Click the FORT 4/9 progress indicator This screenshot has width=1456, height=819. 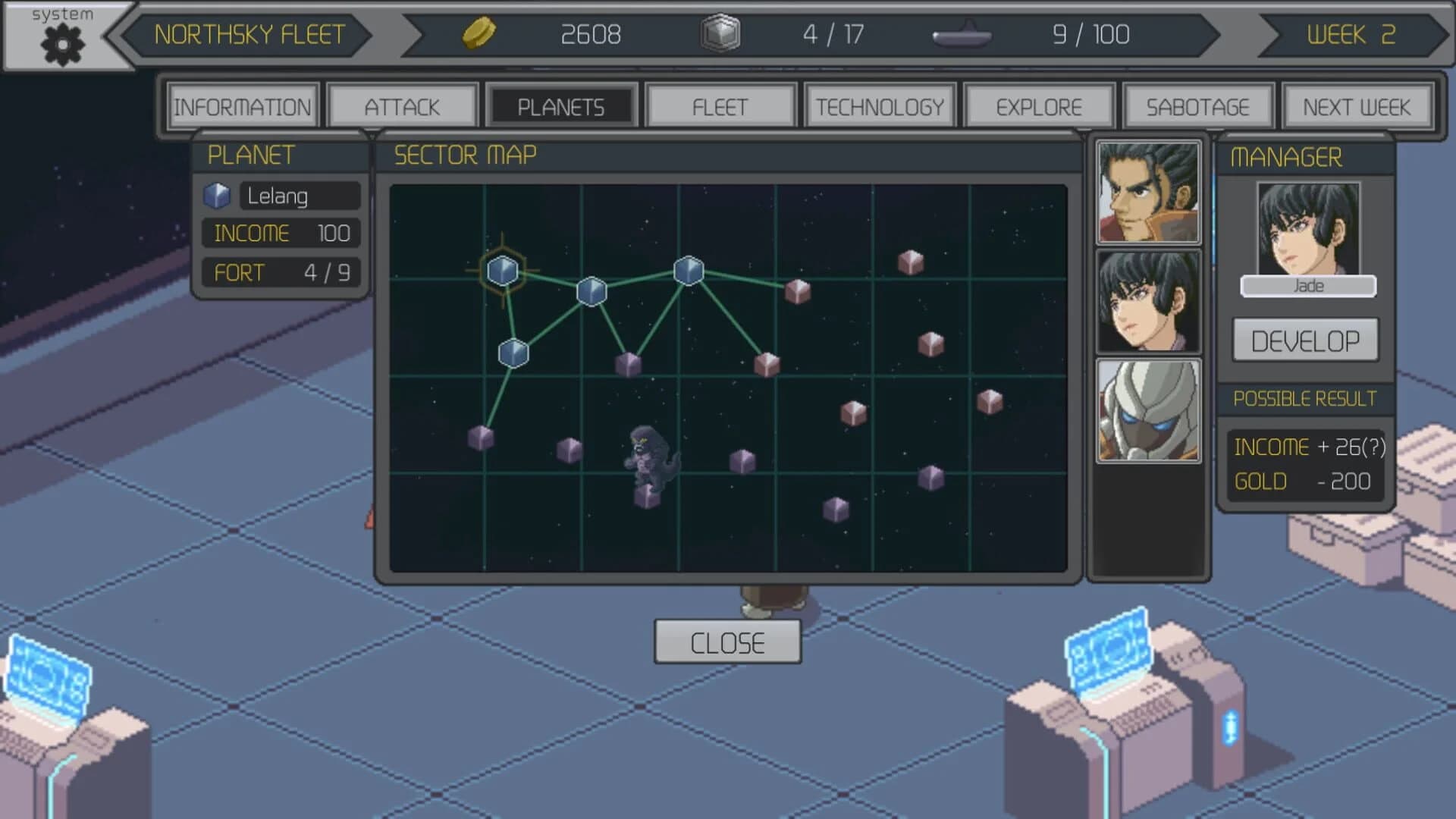[281, 272]
